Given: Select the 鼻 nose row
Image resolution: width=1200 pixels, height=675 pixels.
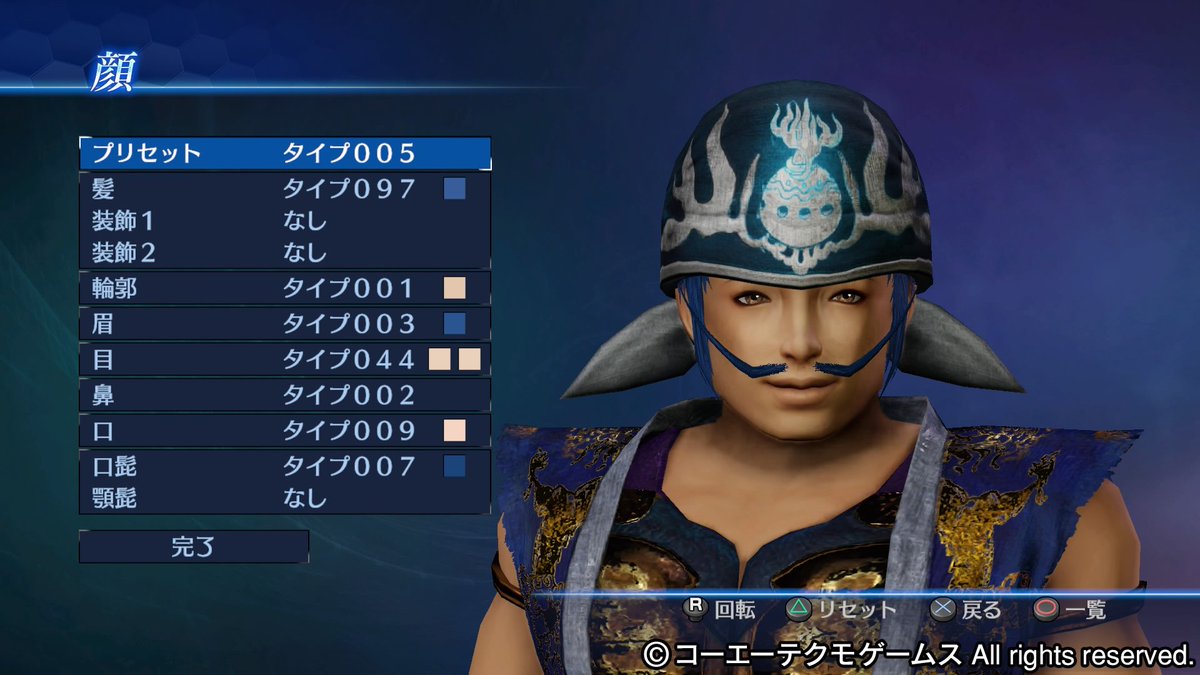Looking at the screenshot, I should coord(285,395).
